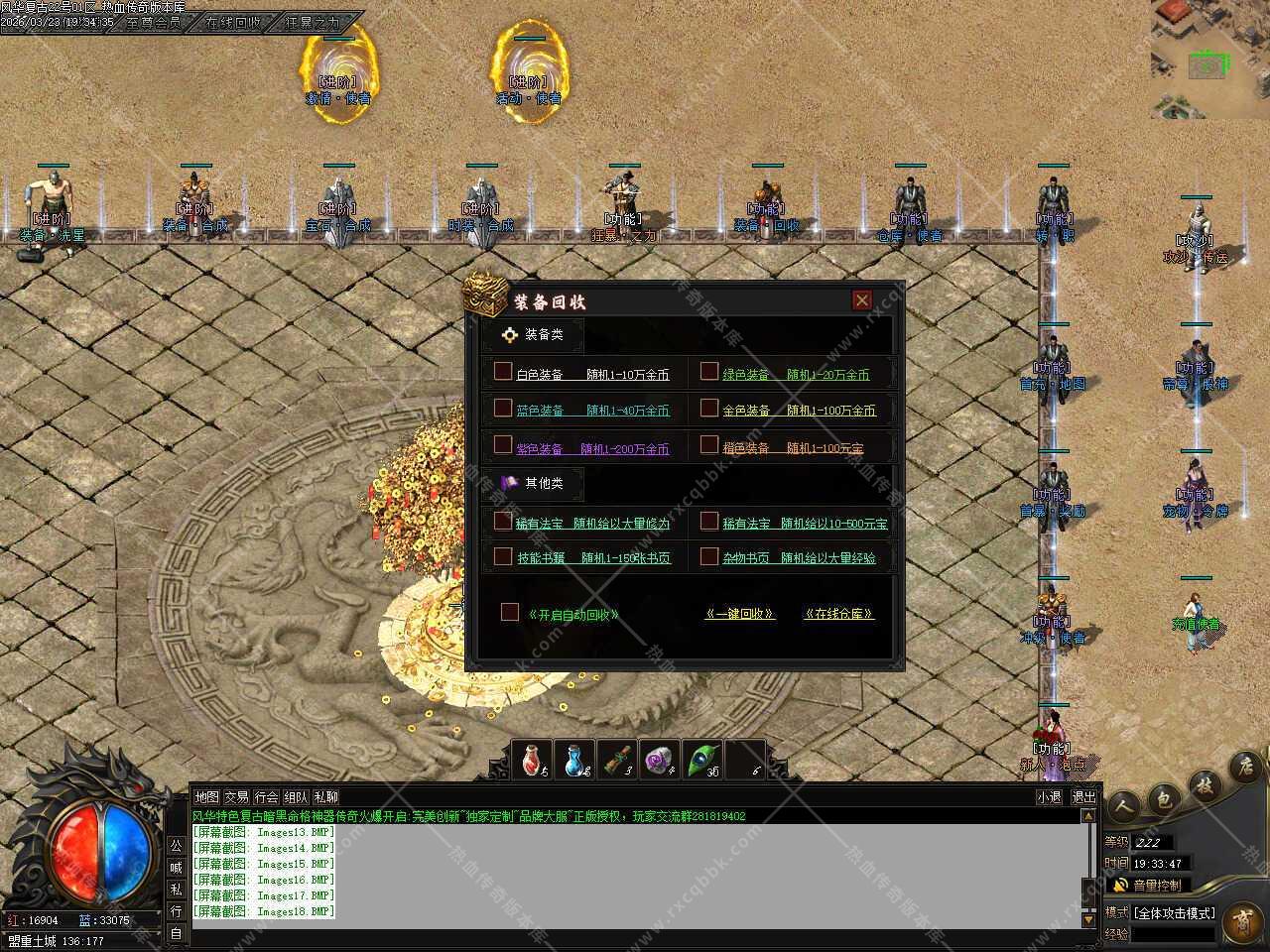Use the blue mana potion hotbar slot
This screenshot has height=952, width=1270.
tap(576, 761)
